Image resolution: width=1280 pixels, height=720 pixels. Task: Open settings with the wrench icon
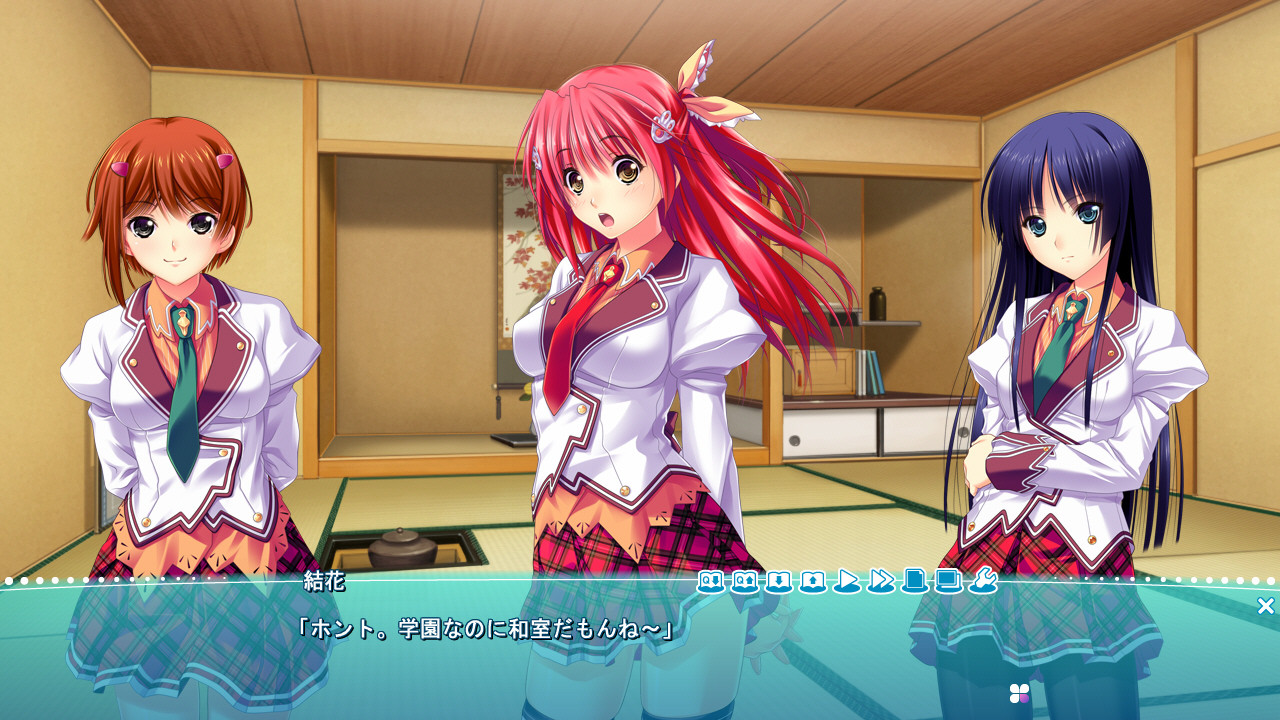tap(982, 580)
